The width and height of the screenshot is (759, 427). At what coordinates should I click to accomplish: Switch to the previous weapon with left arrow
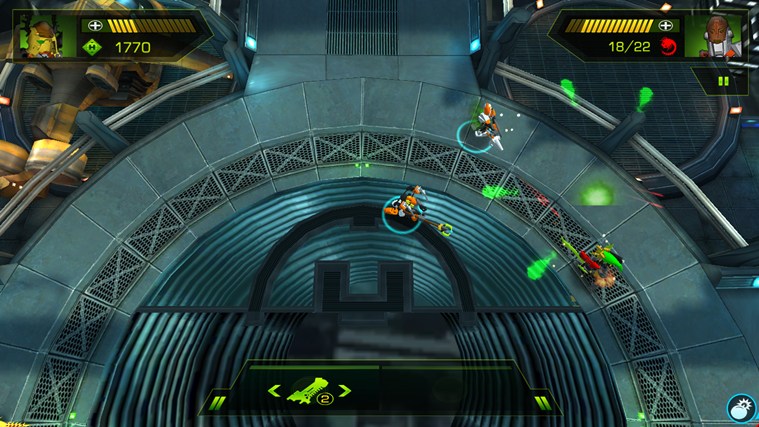tap(273, 391)
